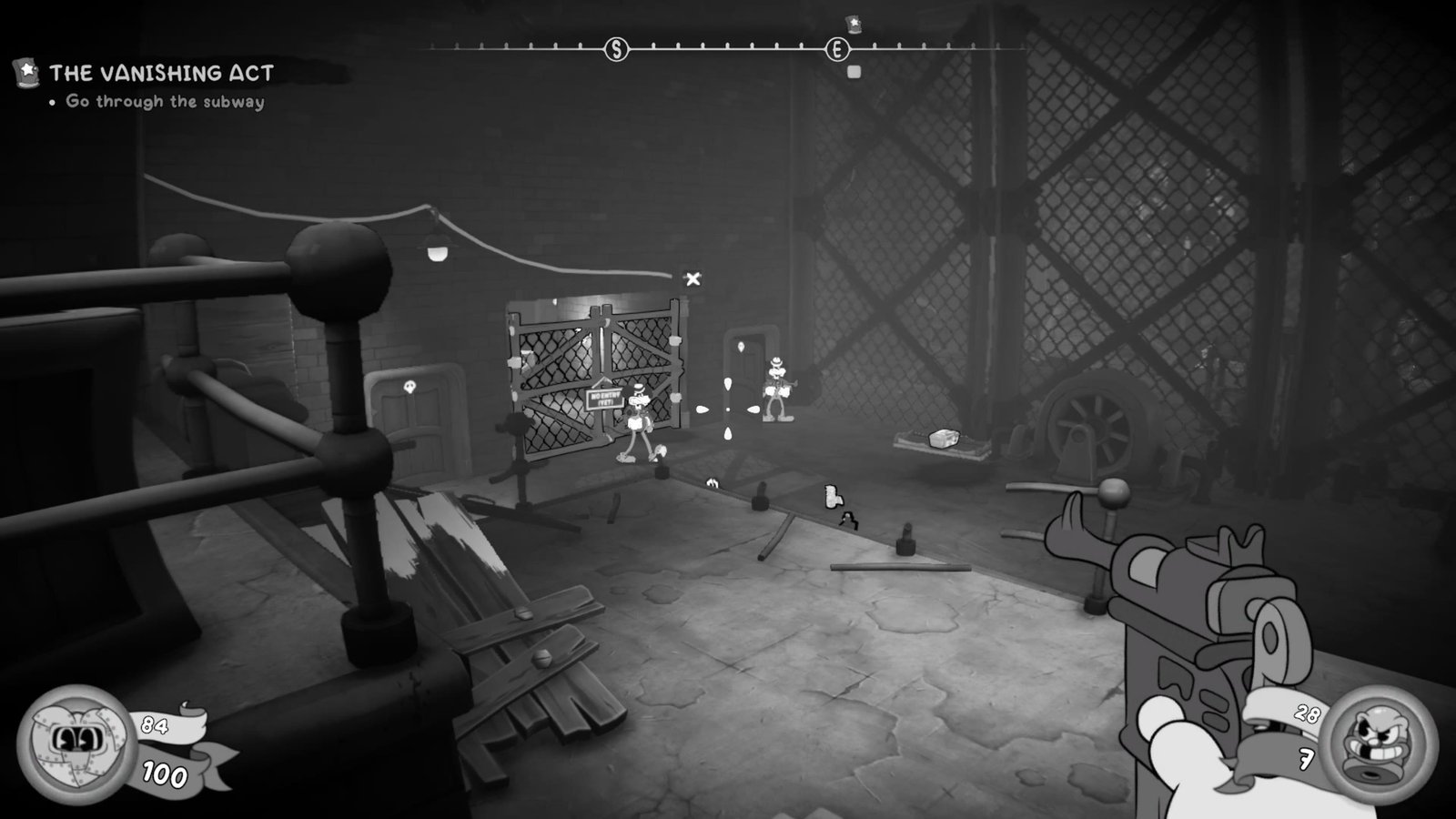Open The Vanishing Act quest tracker
The width and height of the screenshot is (1456, 819).
click(x=161, y=73)
